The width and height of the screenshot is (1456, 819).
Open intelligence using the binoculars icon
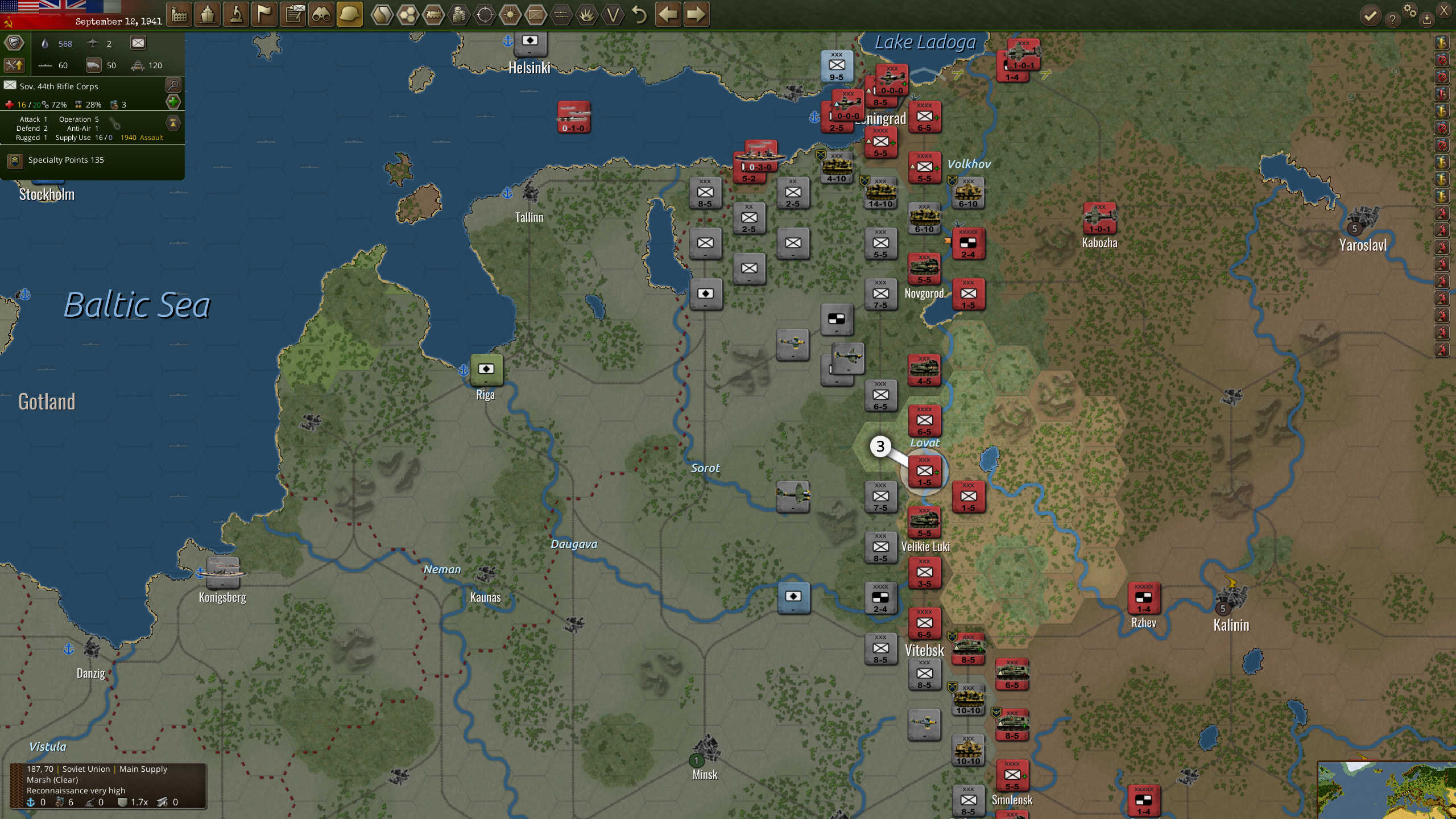(x=321, y=15)
